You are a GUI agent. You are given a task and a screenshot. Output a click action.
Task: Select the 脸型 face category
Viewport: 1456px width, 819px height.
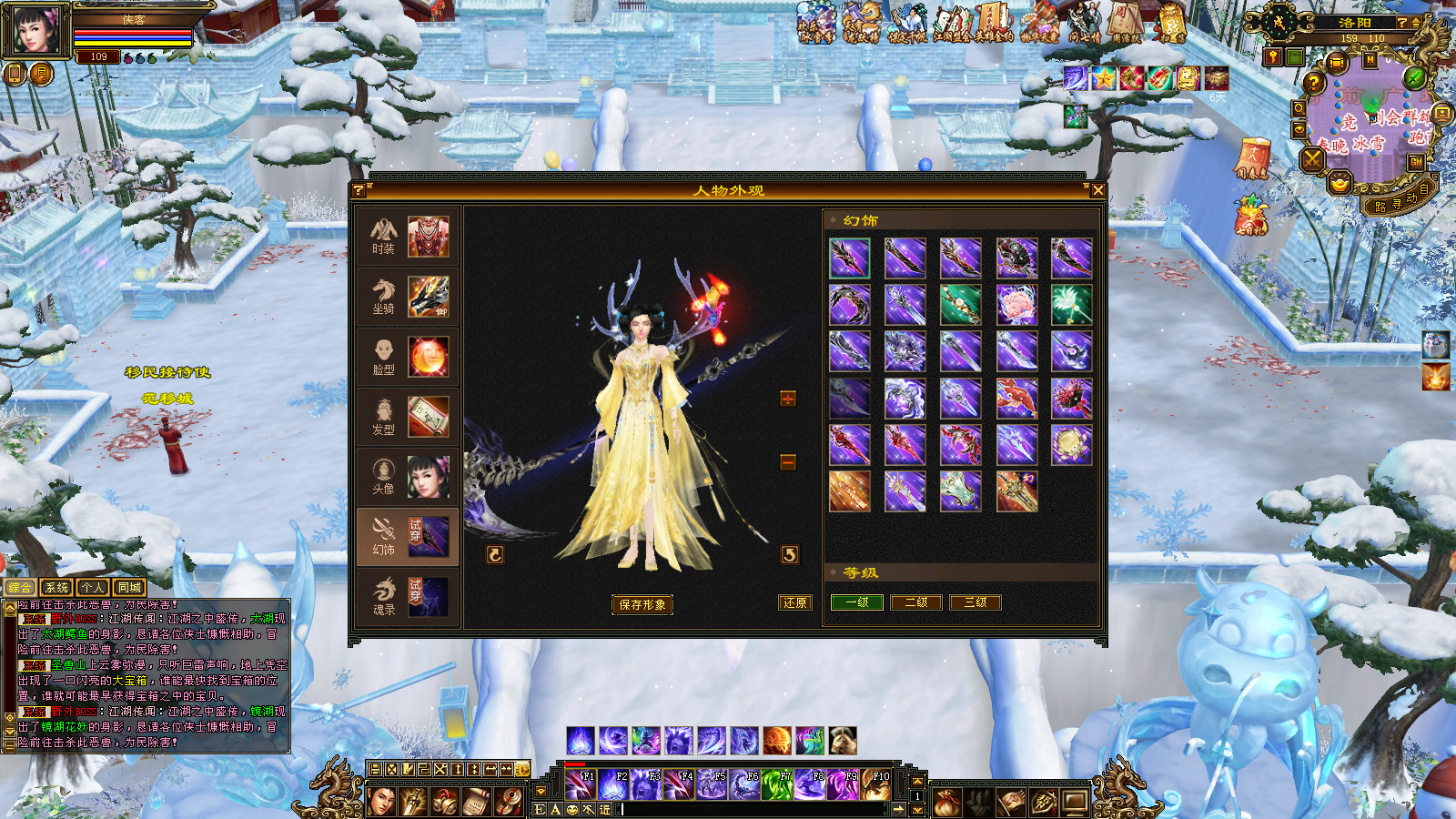click(x=407, y=357)
